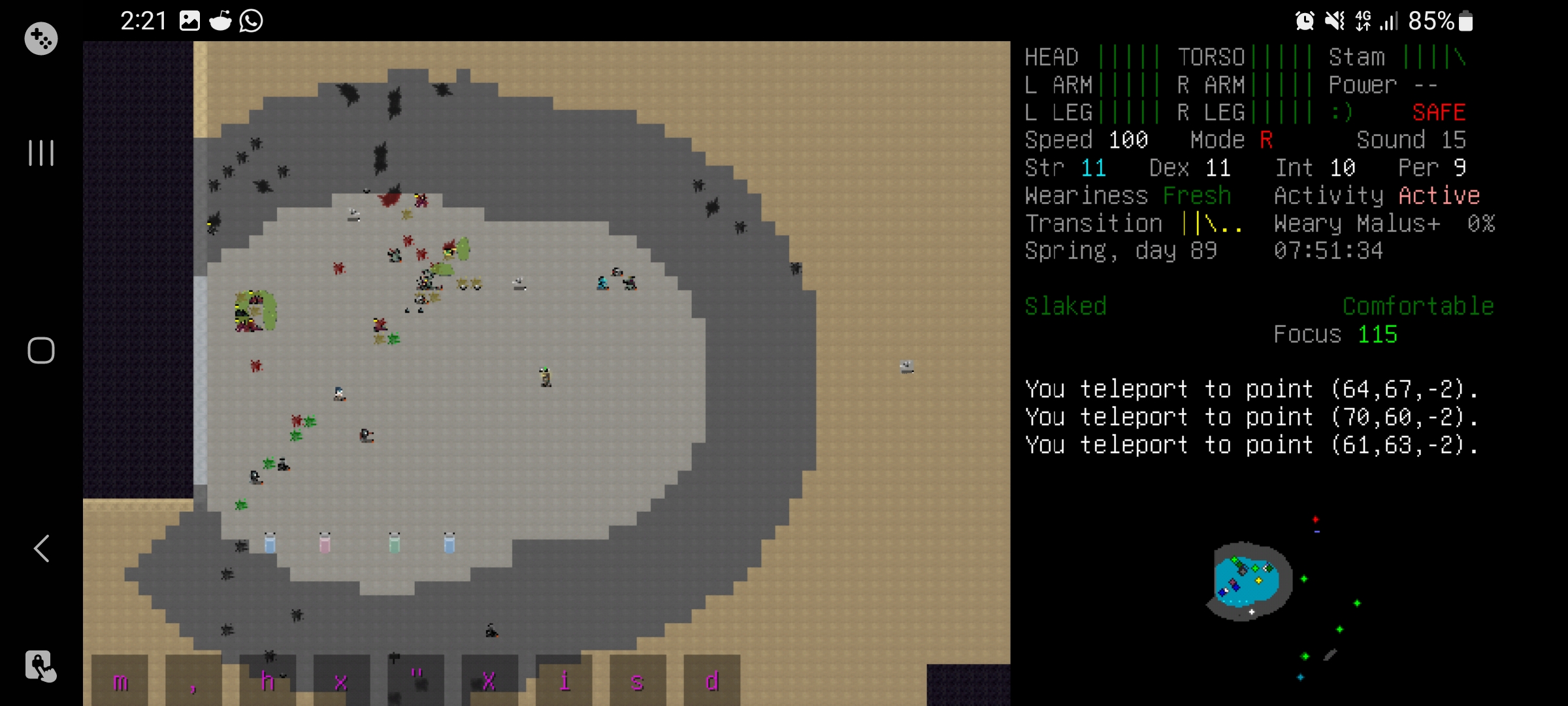Tap the gamepad overlay icon top-left
Image resolution: width=1568 pixels, height=706 pixels.
click(x=41, y=38)
